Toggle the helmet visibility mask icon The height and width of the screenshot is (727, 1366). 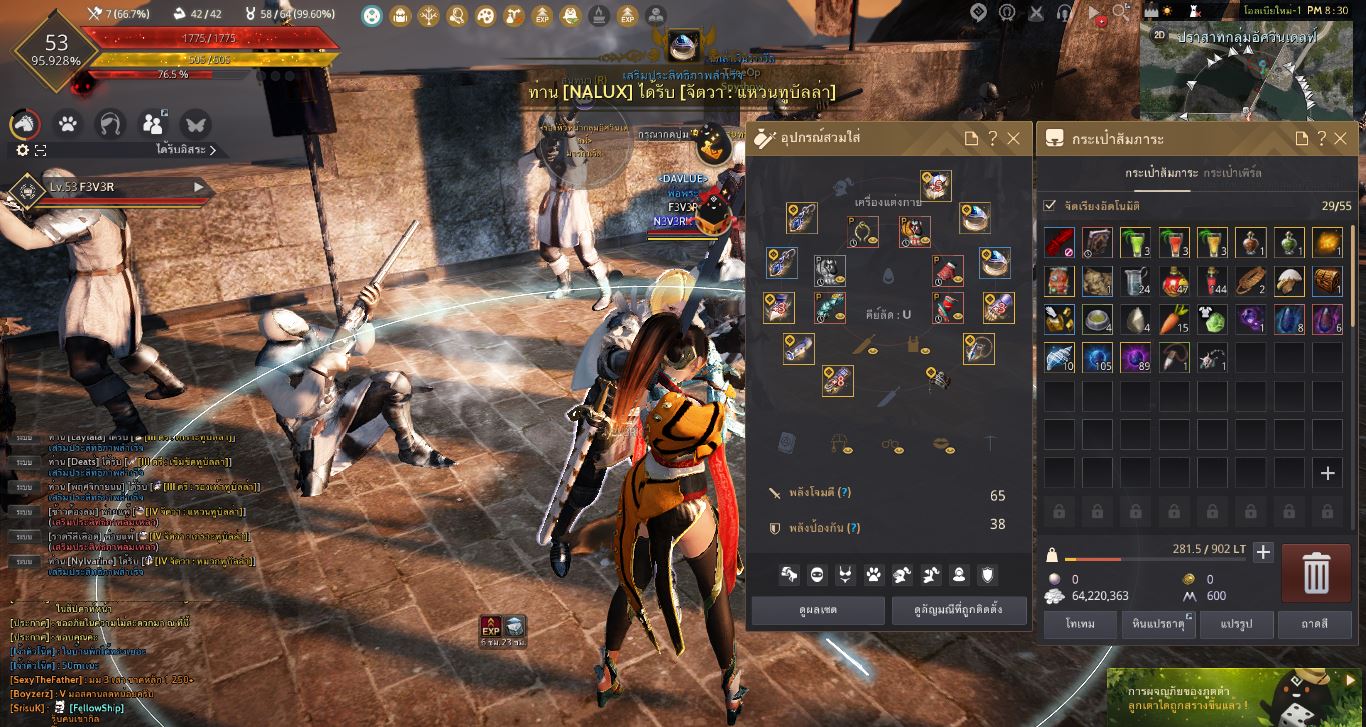[x=818, y=573]
